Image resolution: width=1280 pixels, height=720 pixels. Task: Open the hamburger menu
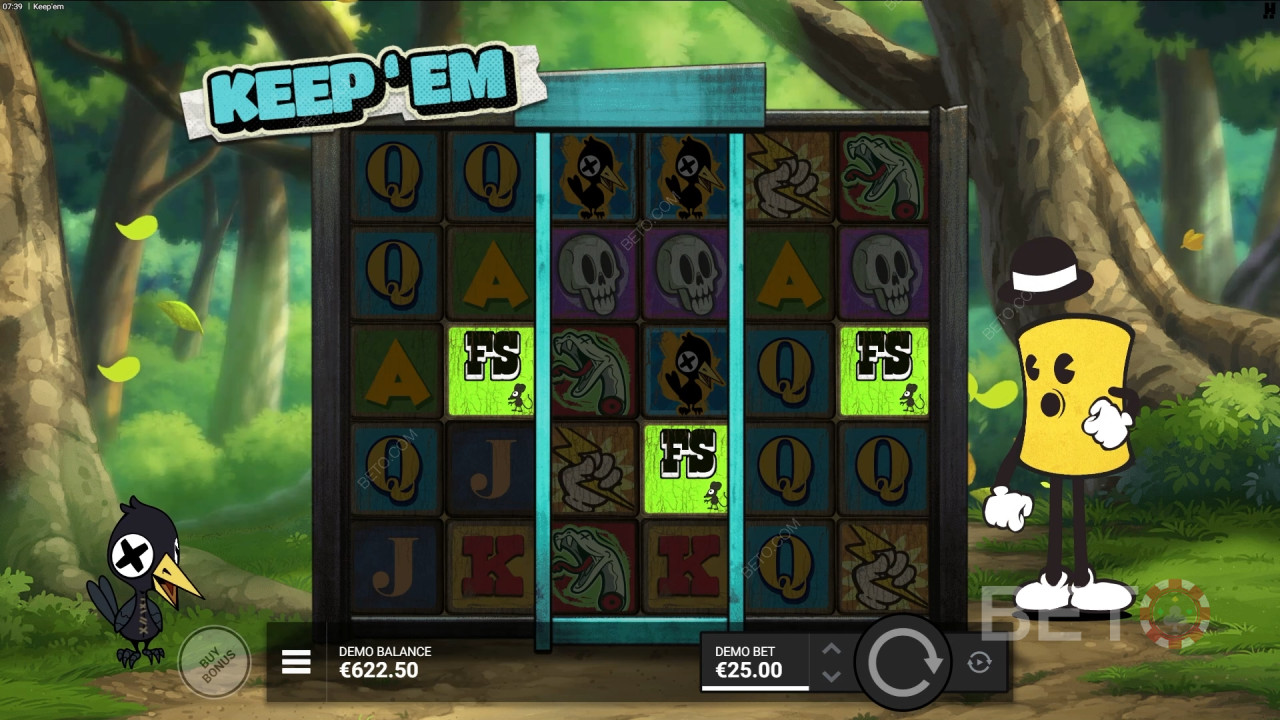296,662
